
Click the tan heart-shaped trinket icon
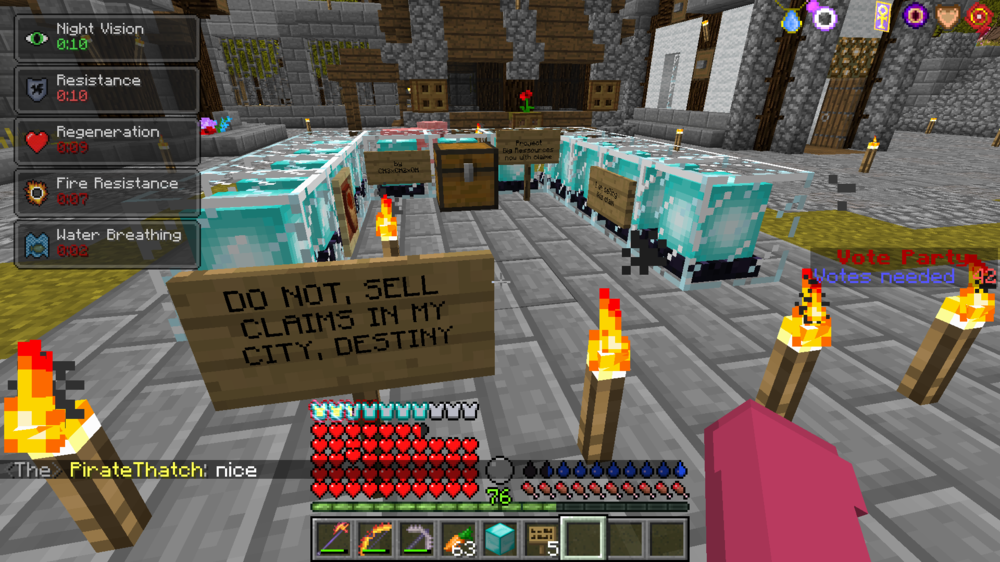(947, 16)
